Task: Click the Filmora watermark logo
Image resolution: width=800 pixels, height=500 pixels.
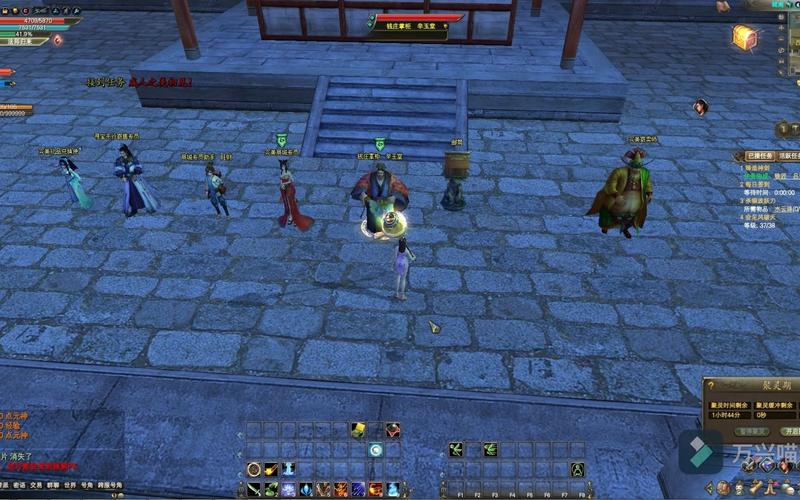Action: (701, 453)
